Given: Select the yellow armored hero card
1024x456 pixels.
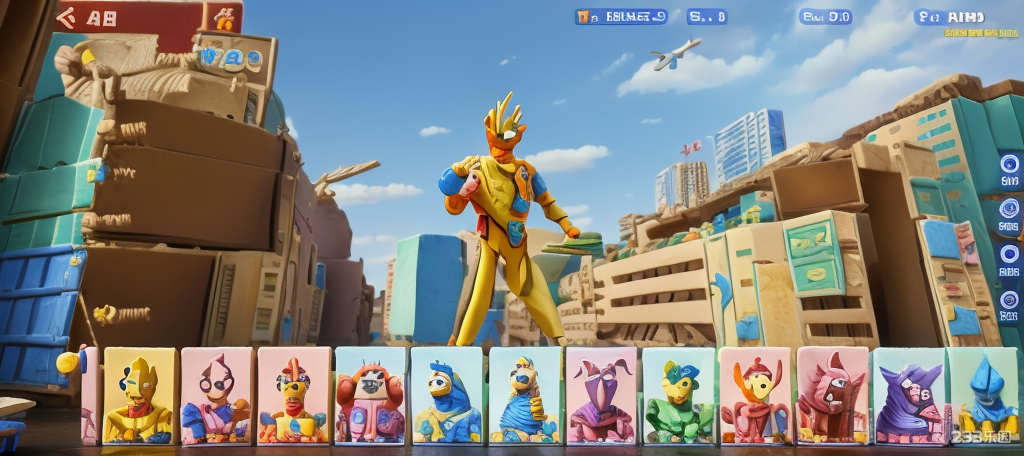Looking at the screenshot, I should pyautogui.click(x=139, y=396).
